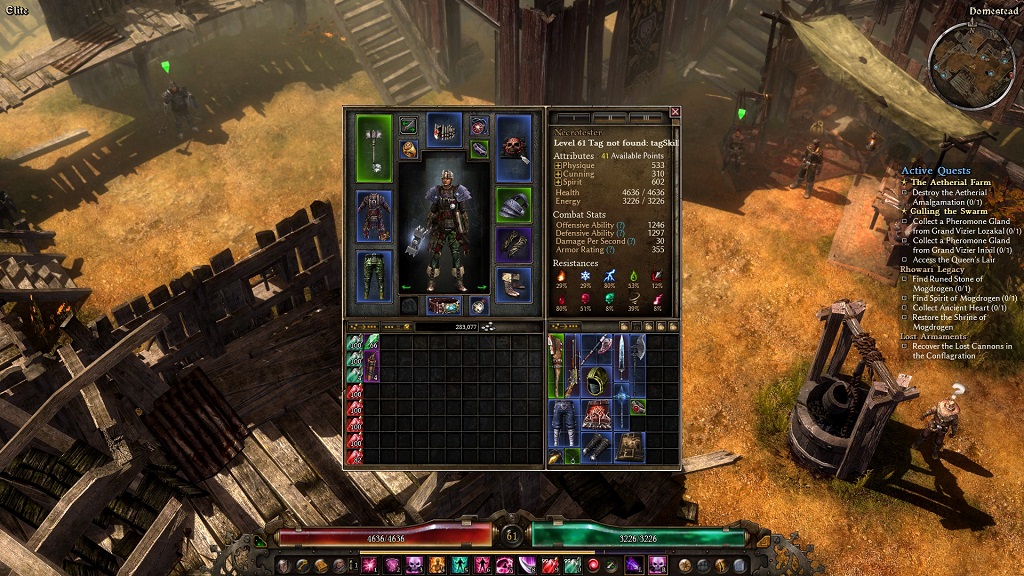The width and height of the screenshot is (1024, 576).
Task: Pick the purple scroll case item stack
Action: (371, 365)
